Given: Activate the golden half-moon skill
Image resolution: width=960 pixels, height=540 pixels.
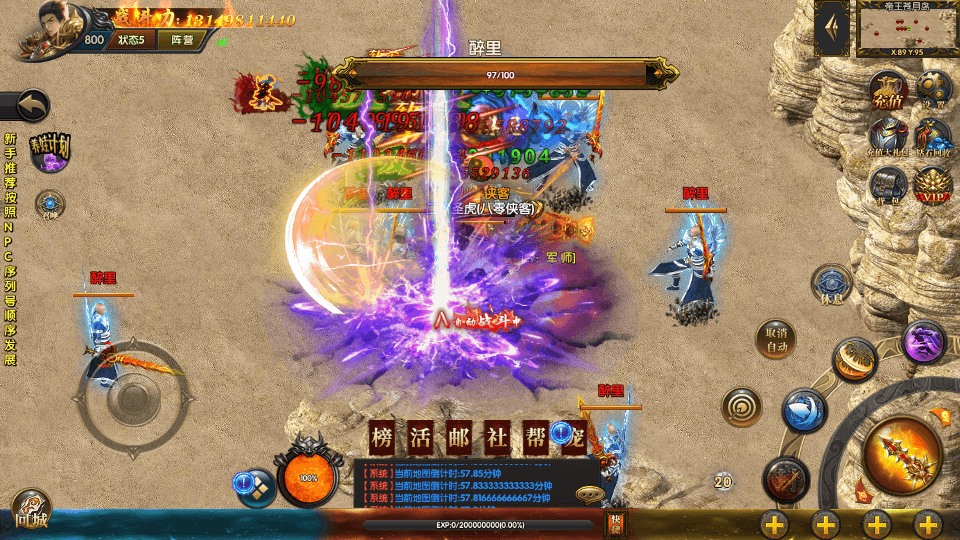Looking at the screenshot, I should 856,360.
